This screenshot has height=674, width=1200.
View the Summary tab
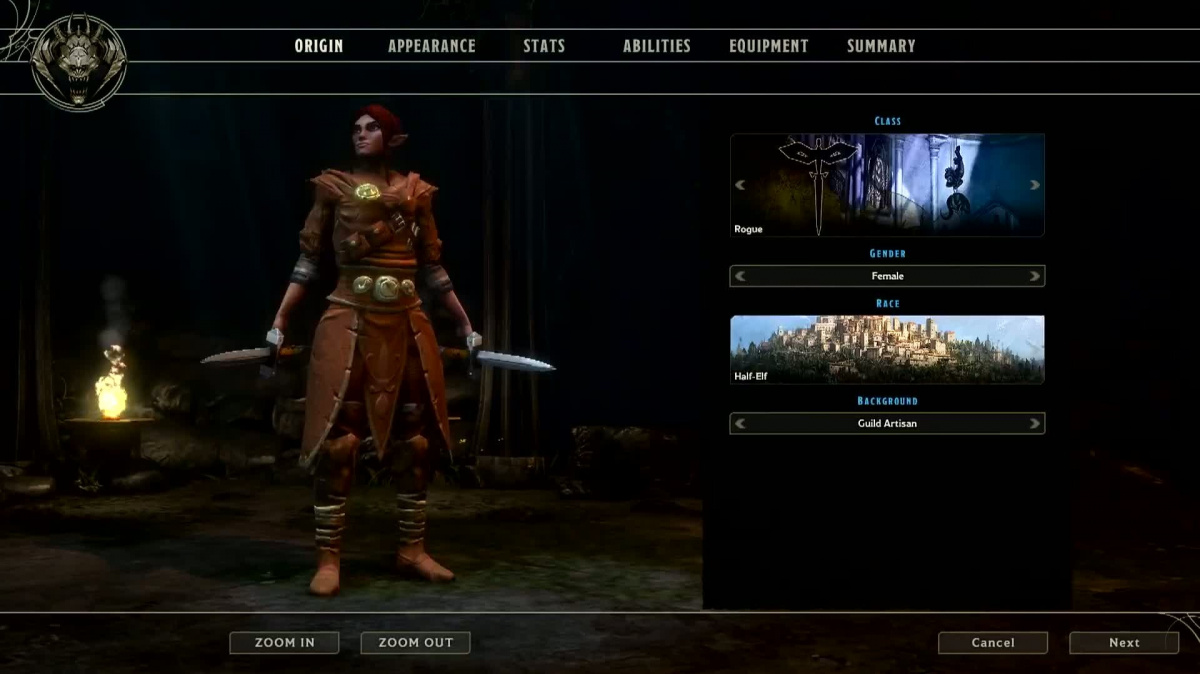pos(881,46)
